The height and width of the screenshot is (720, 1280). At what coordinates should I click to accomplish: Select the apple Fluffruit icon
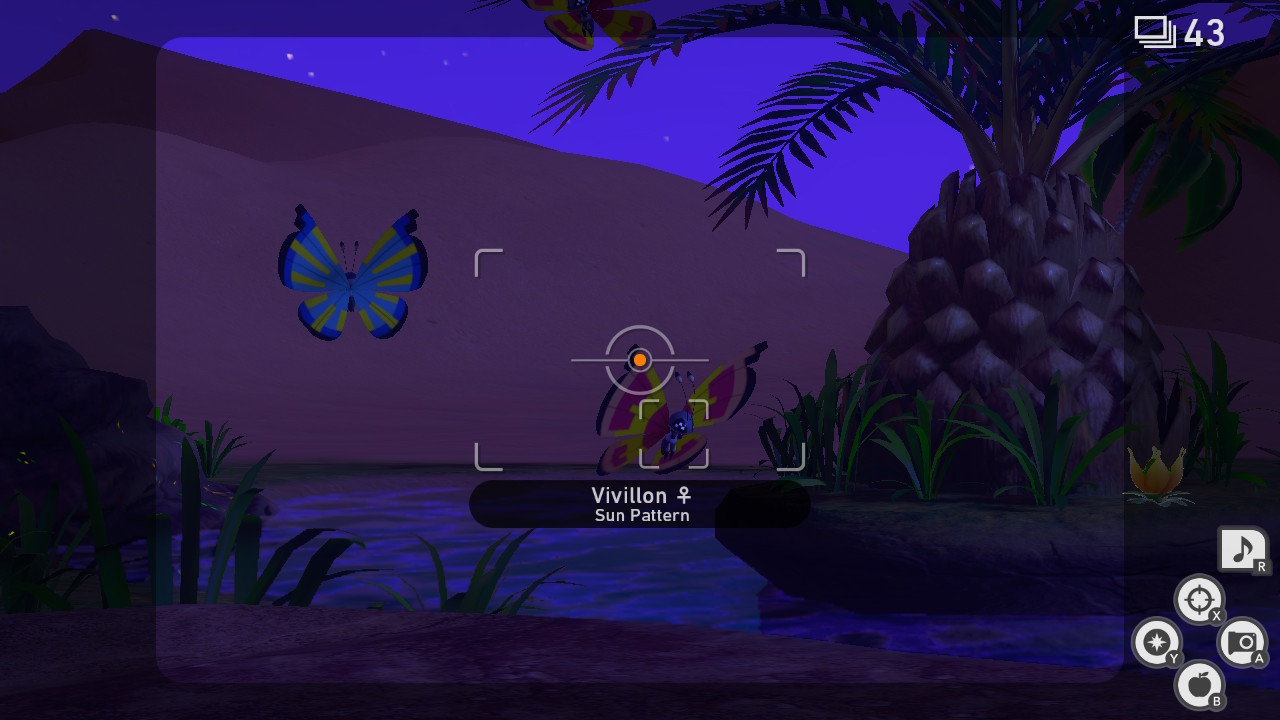point(1201,685)
